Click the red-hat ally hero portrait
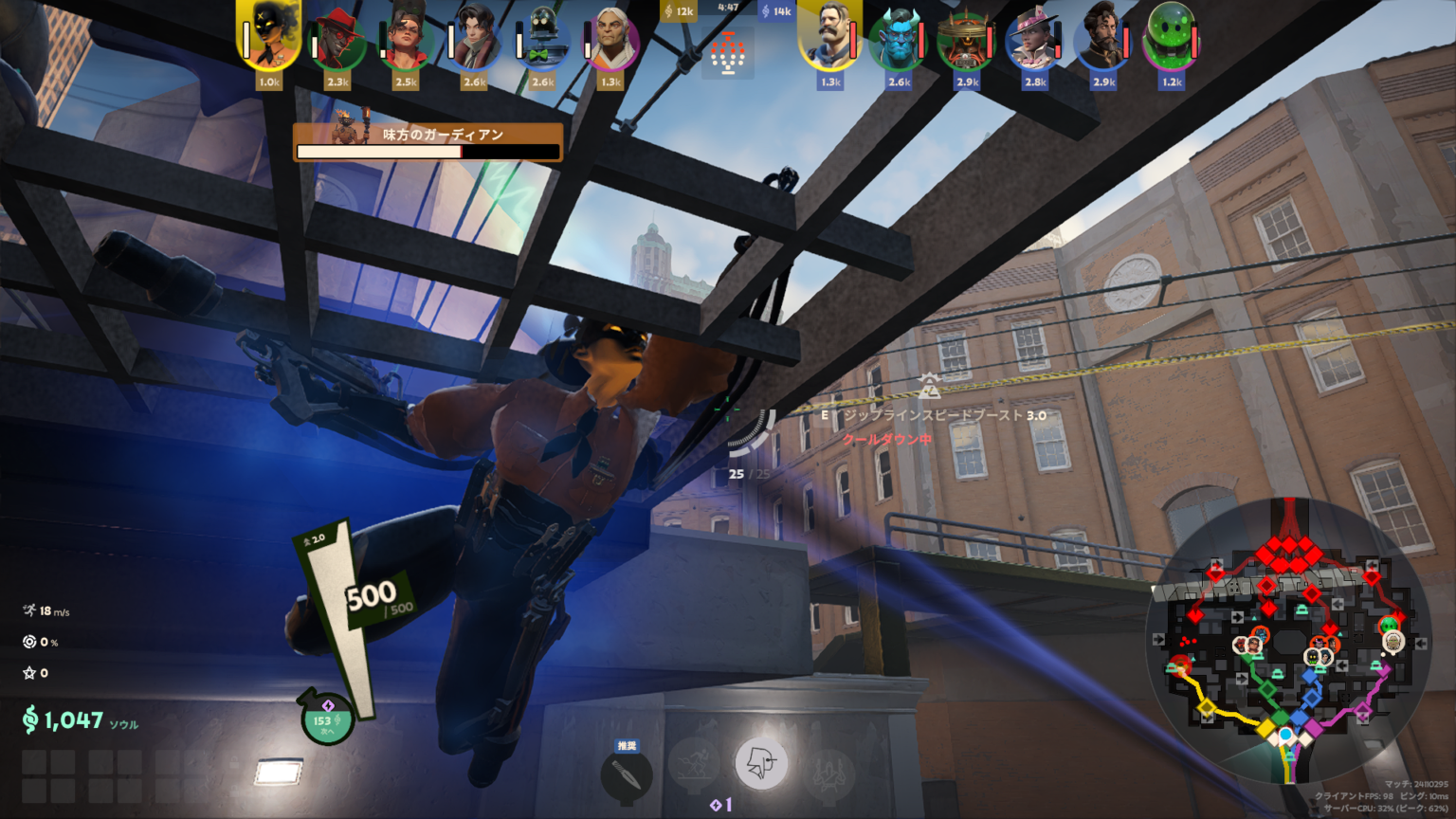The image size is (1456, 819). click(338, 39)
